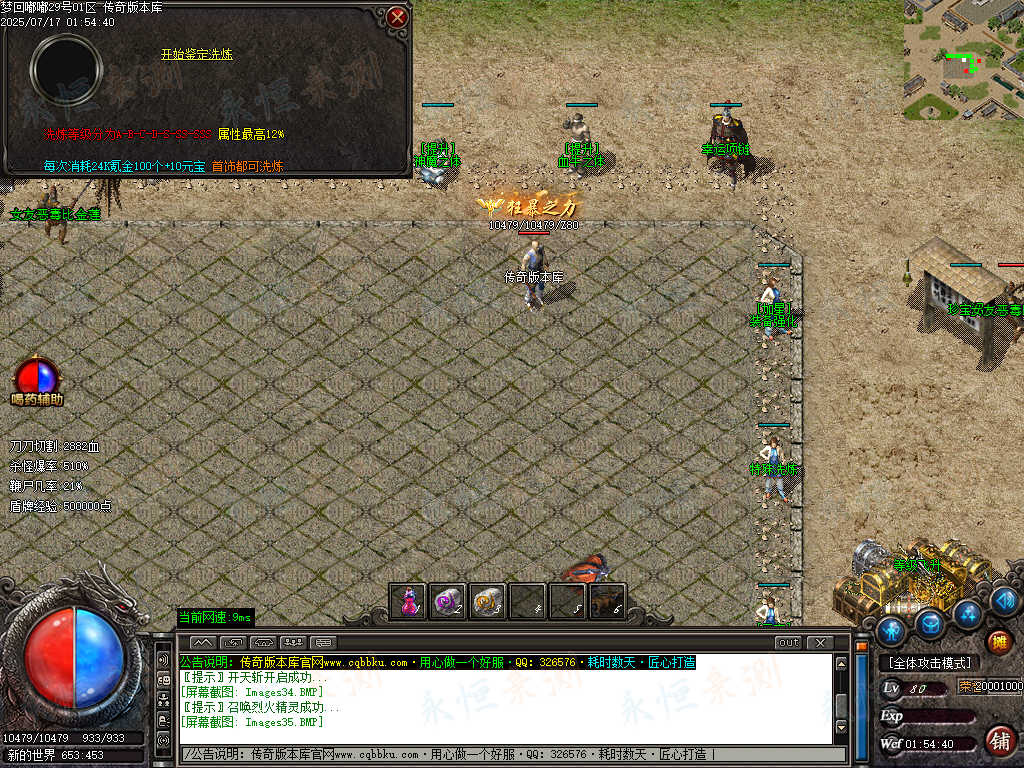This screenshot has width=1024, height=768.
Task: Toggle sound with the blue speaker button
Action: 1005,600
